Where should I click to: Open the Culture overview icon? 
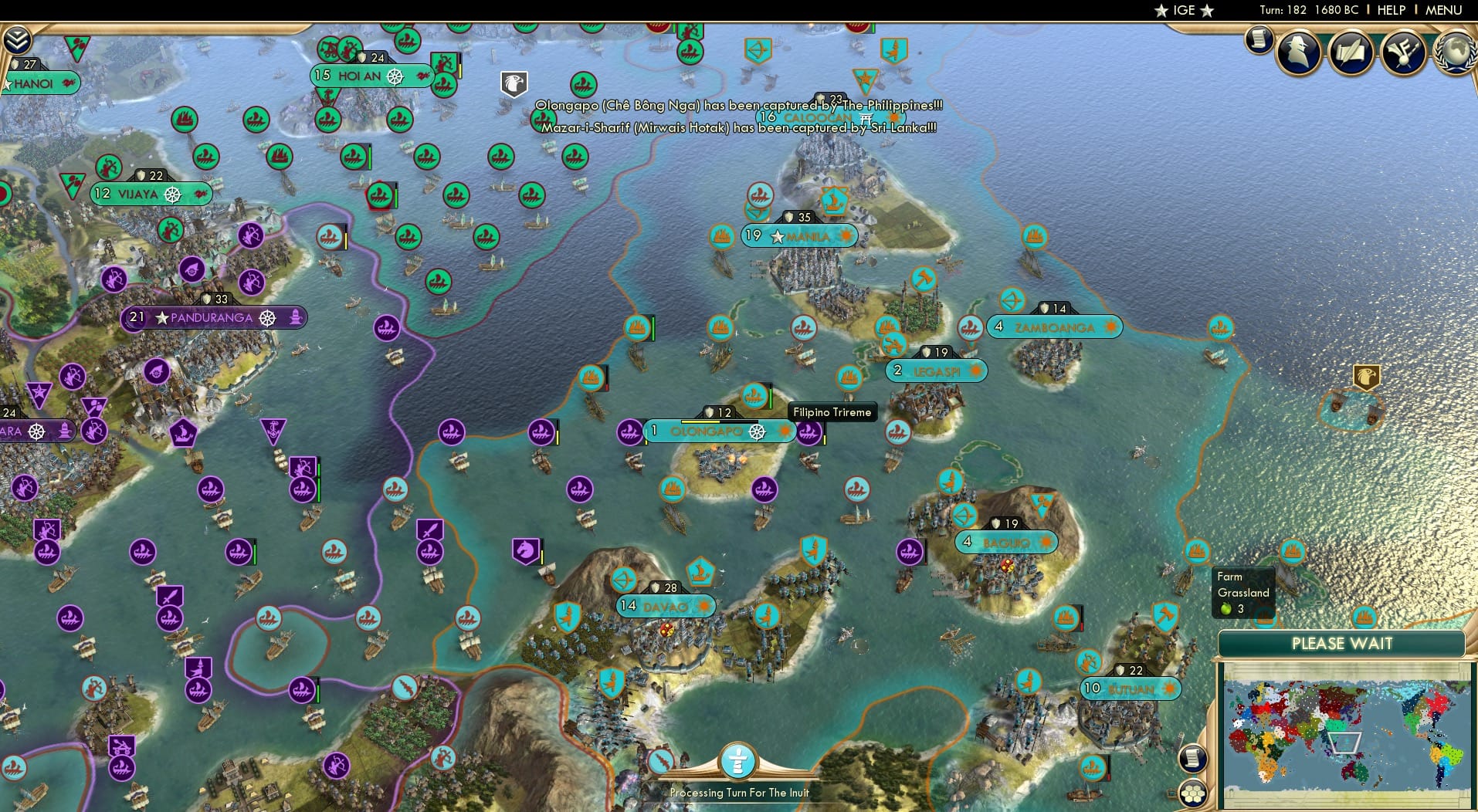click(1404, 53)
